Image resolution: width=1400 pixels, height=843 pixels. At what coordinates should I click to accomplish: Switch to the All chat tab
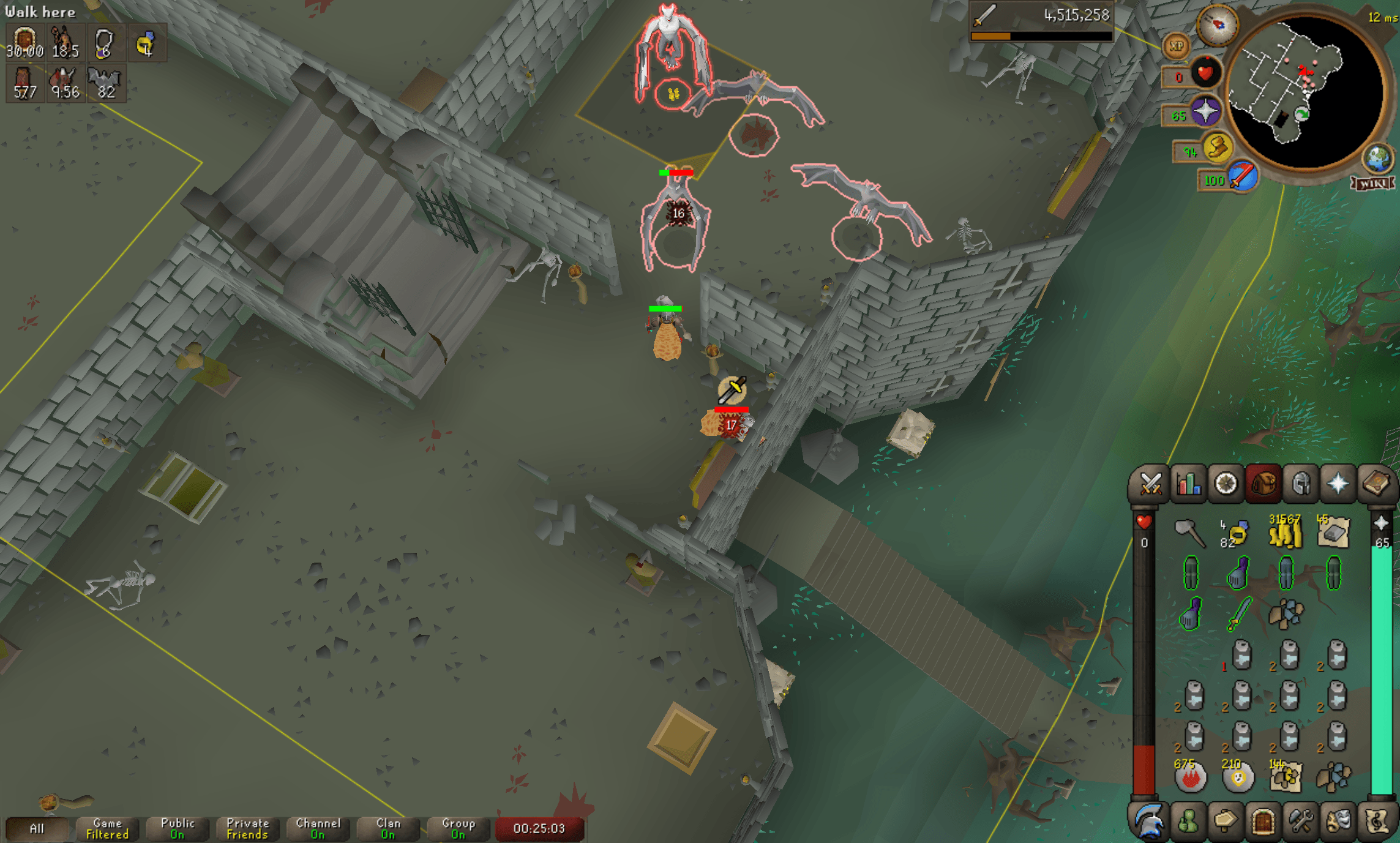coord(39,828)
